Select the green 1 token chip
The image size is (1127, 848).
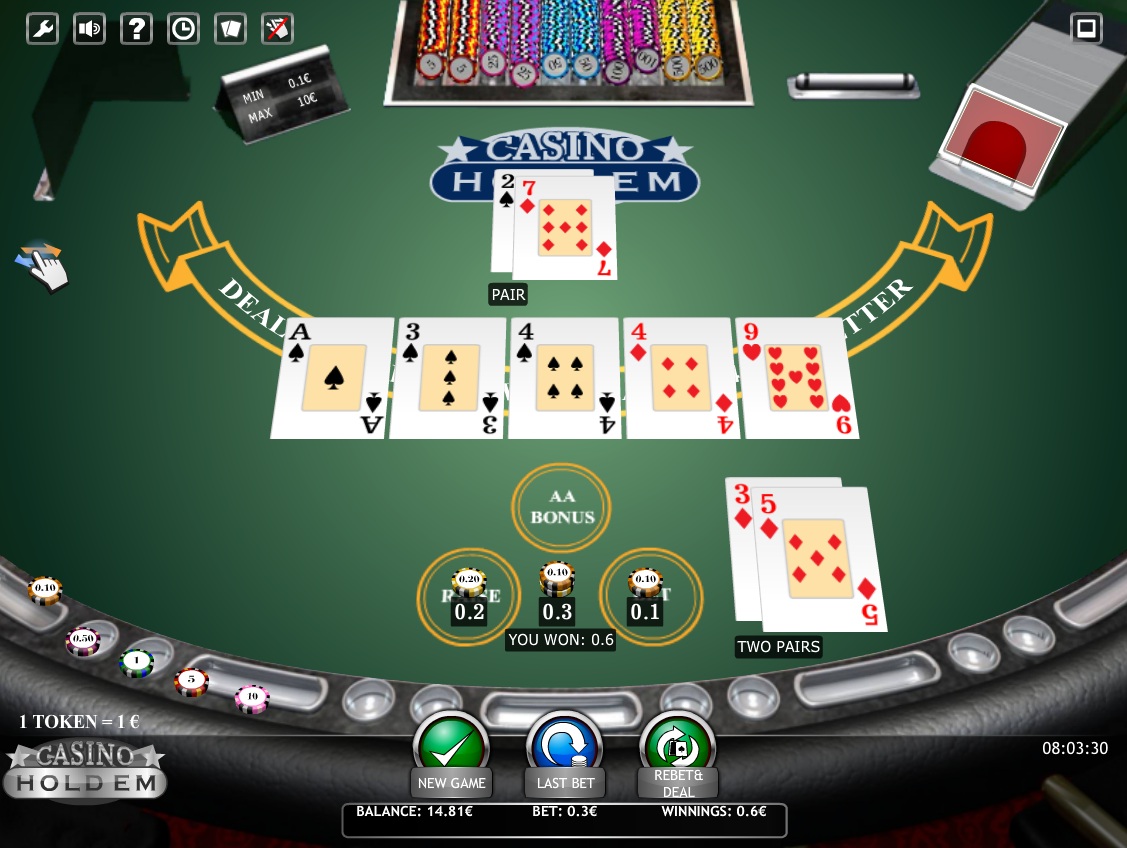tap(136, 662)
